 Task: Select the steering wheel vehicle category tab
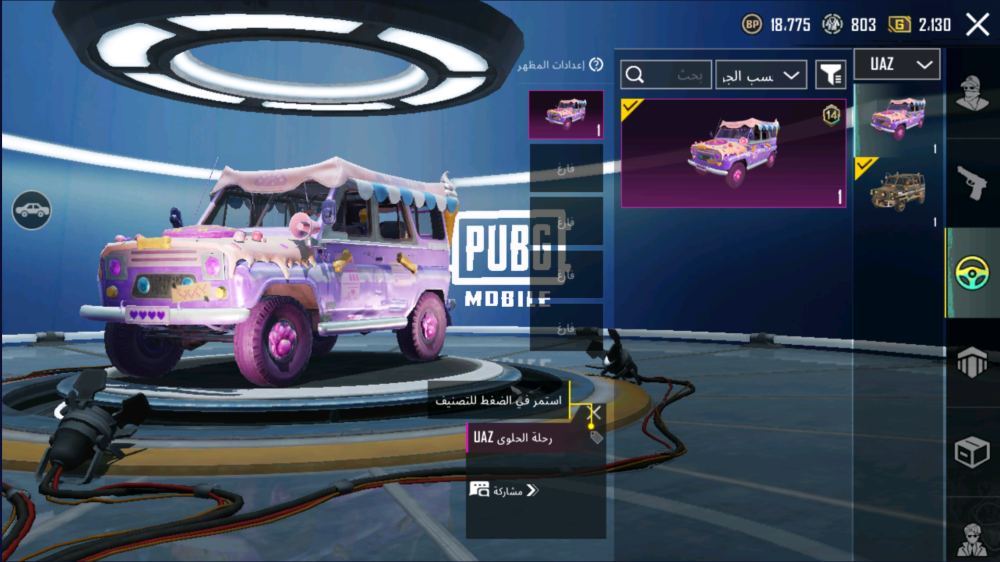971,273
